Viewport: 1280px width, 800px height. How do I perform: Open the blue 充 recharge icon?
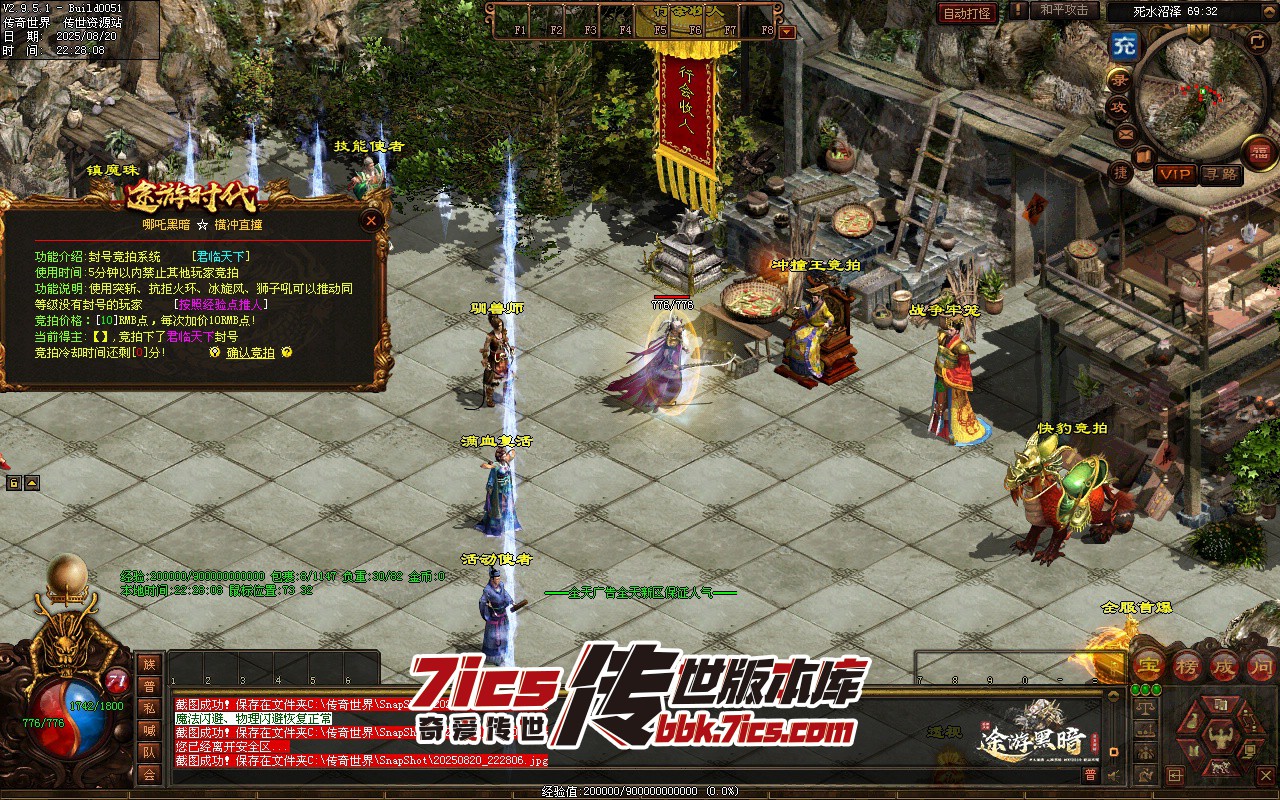point(1125,45)
